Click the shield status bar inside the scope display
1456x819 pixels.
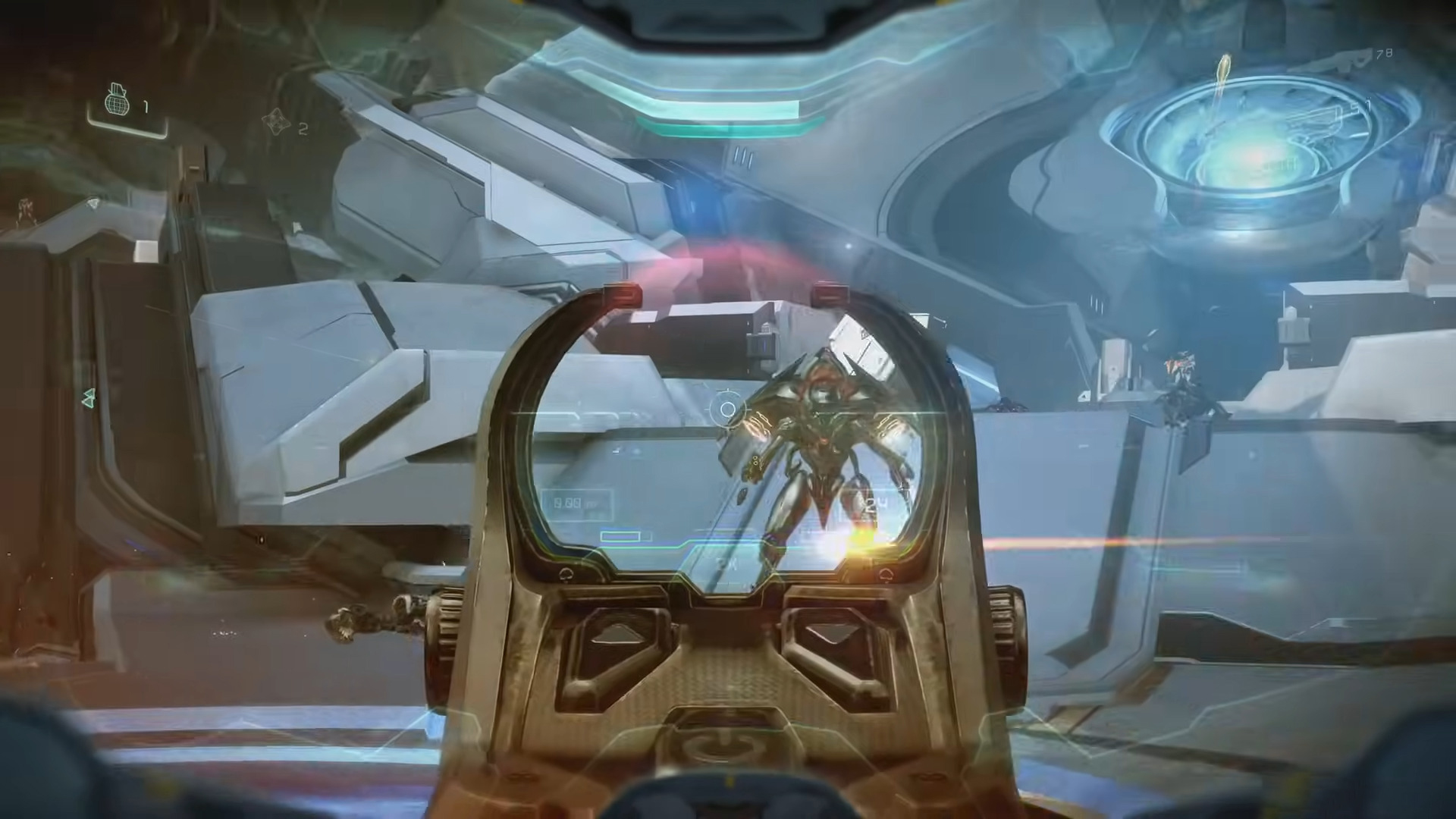point(622,536)
